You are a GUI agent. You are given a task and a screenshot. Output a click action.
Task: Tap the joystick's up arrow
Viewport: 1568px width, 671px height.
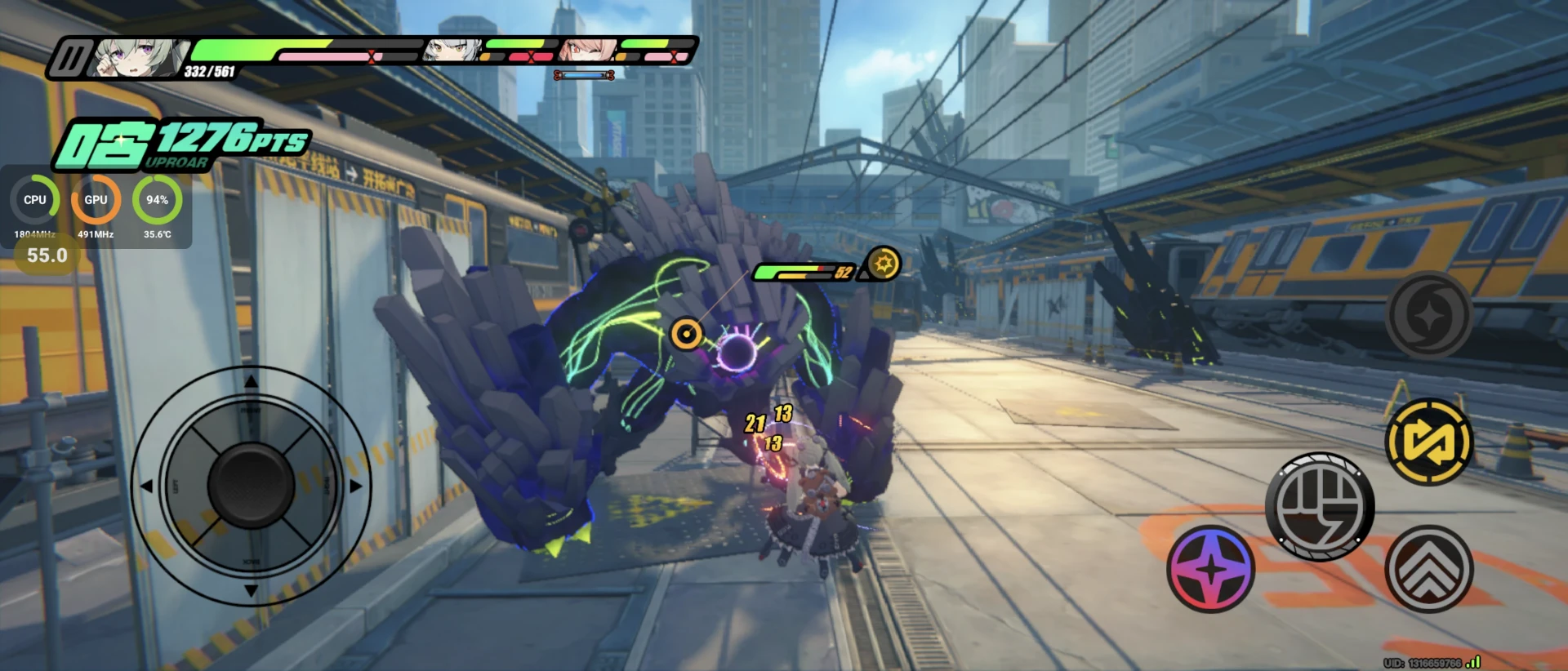[x=251, y=381]
